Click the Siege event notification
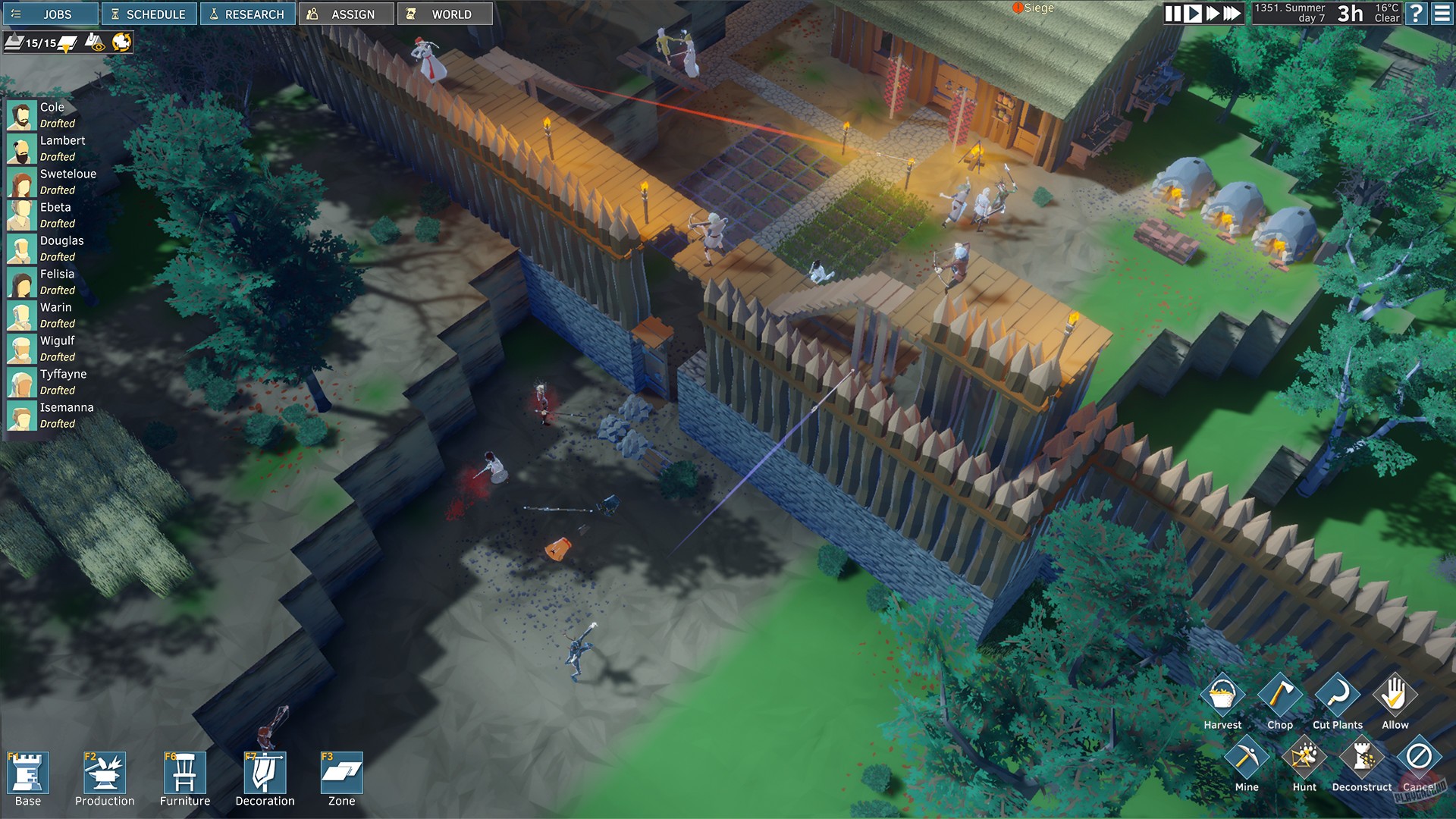Viewport: 1456px width, 819px height. pos(1034,9)
